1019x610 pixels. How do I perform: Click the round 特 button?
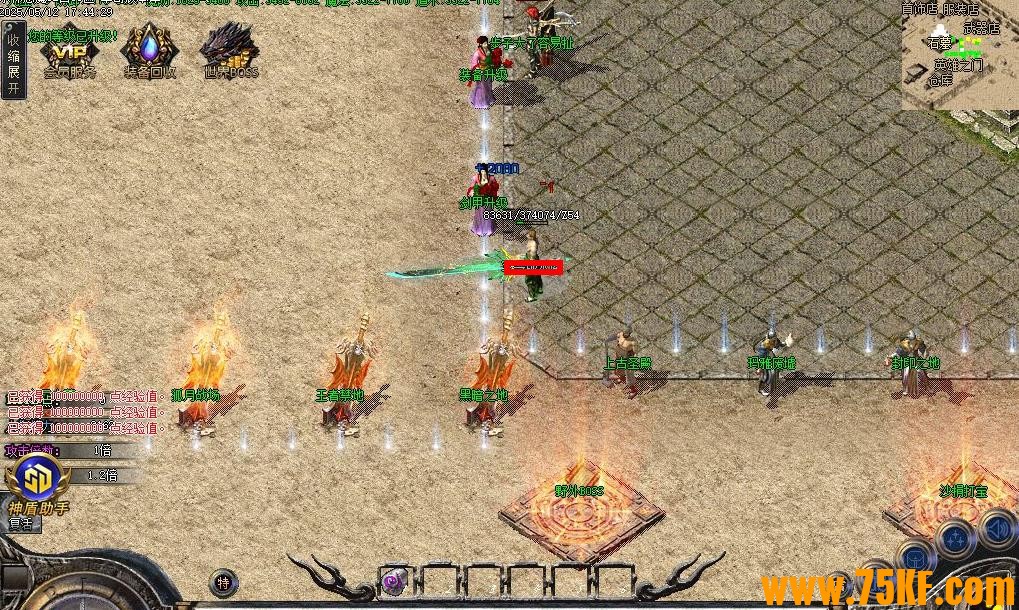click(x=224, y=583)
